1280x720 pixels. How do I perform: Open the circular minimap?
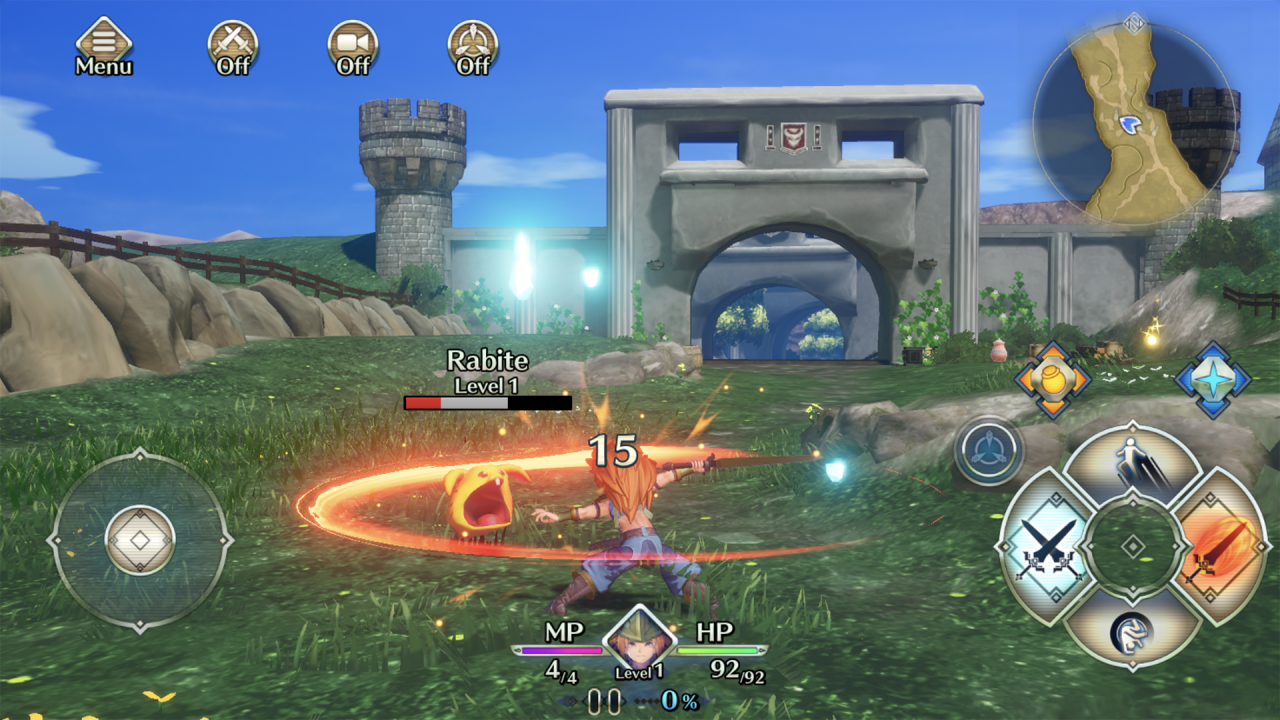1133,122
